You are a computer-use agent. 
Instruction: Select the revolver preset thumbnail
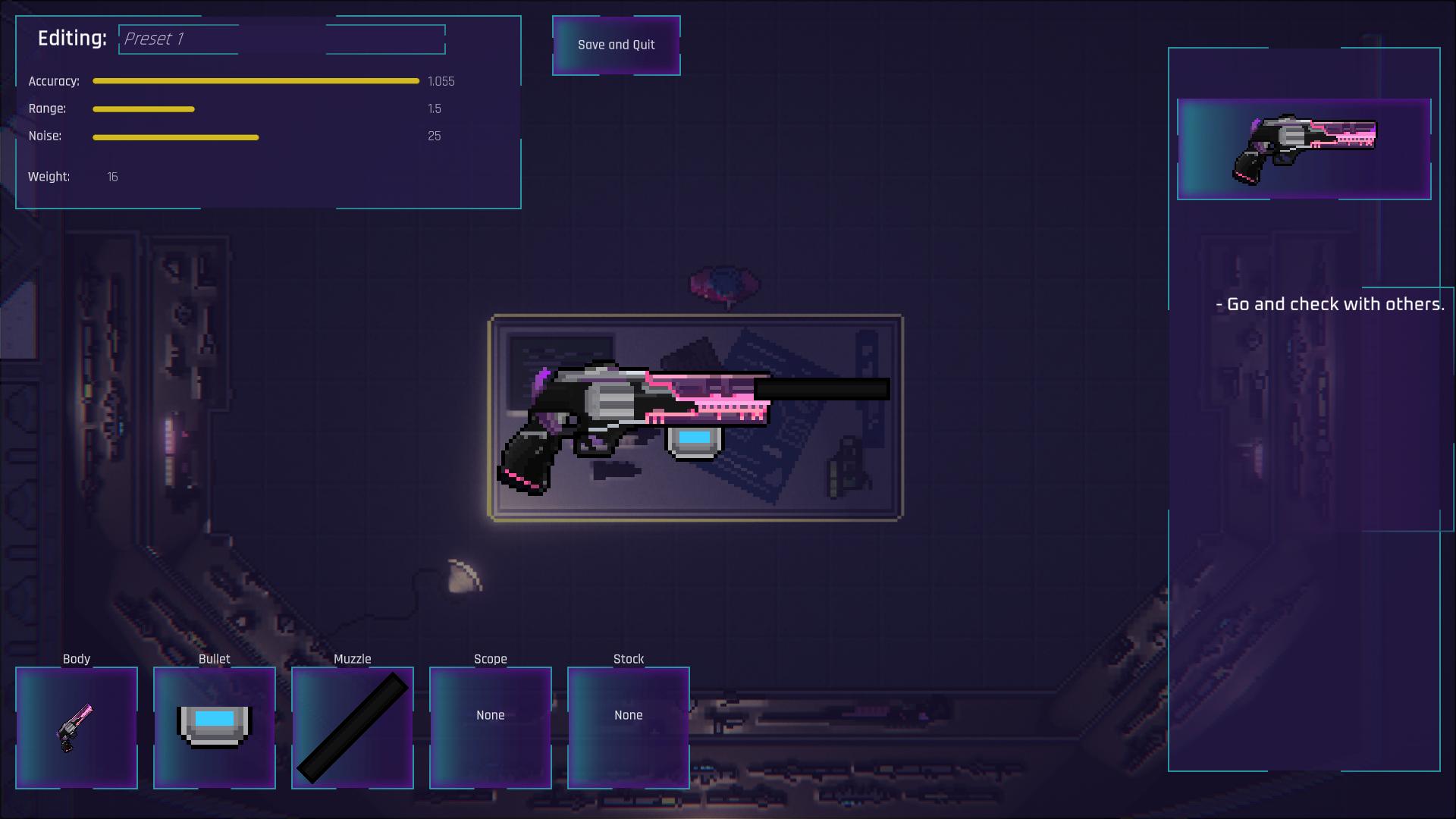tap(1304, 149)
